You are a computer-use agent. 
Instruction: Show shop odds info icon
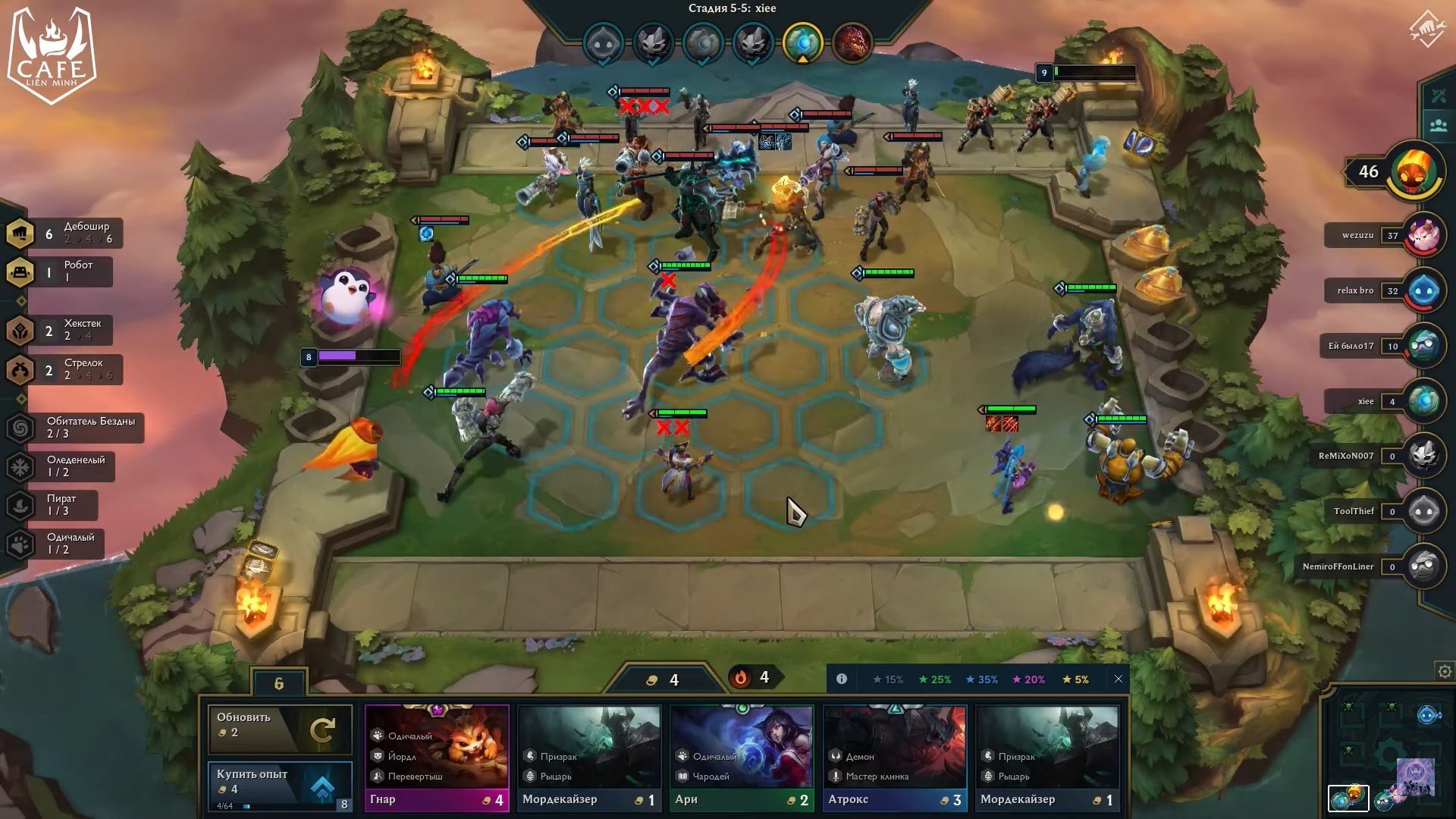pos(842,679)
